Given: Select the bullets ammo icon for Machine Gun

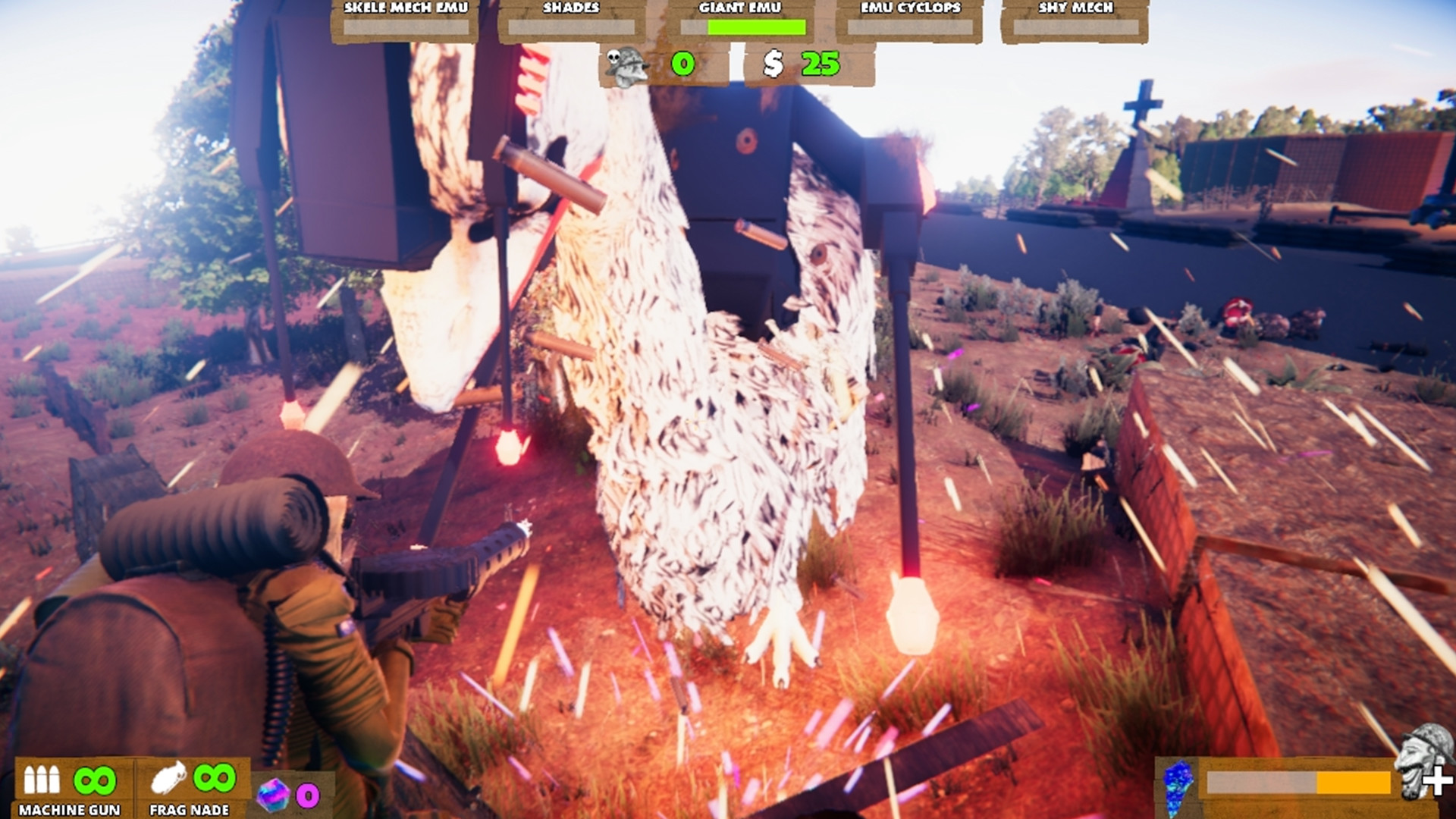Looking at the screenshot, I should point(43,780).
